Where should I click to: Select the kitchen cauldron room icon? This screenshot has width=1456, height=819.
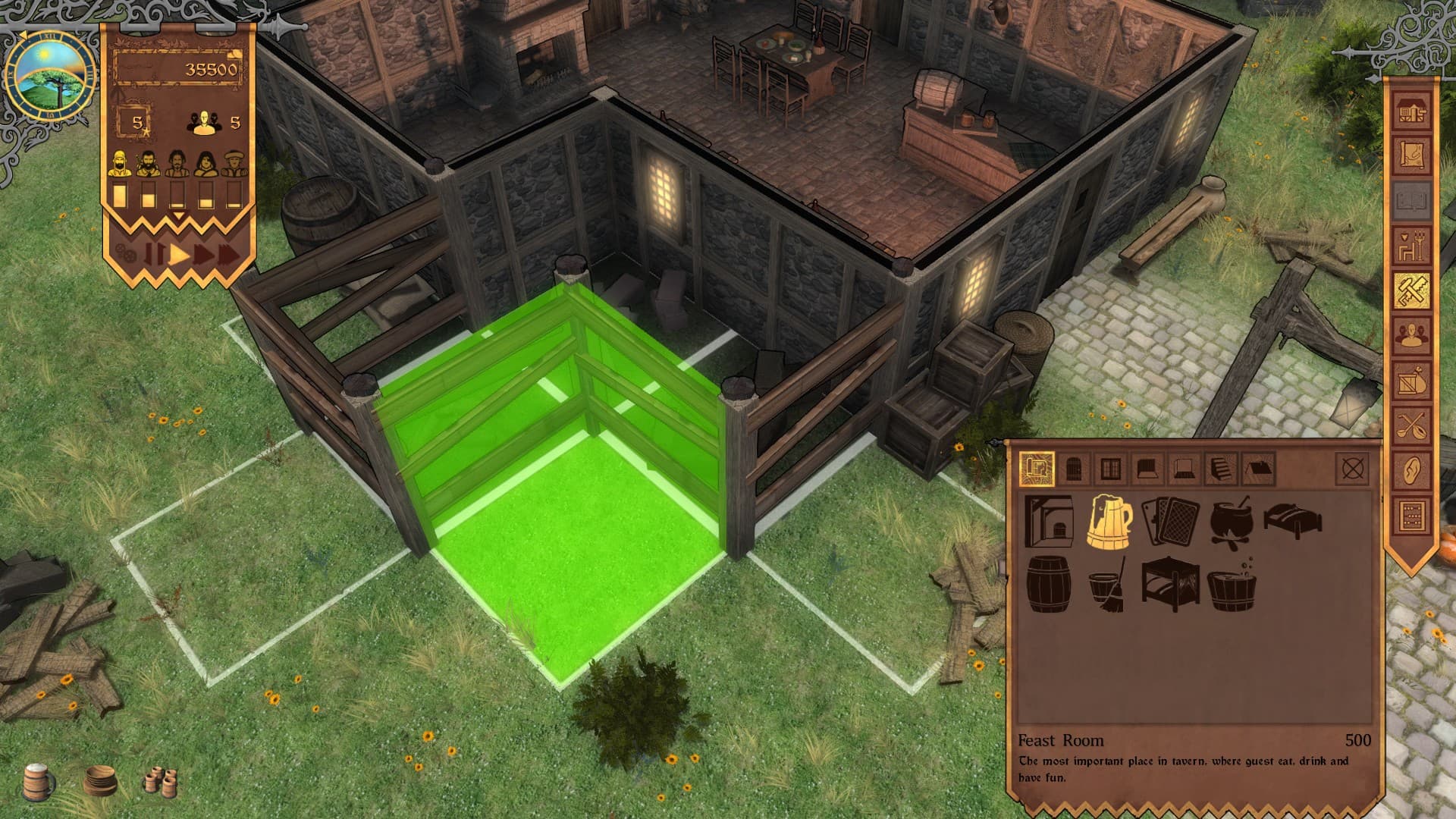click(x=1232, y=522)
